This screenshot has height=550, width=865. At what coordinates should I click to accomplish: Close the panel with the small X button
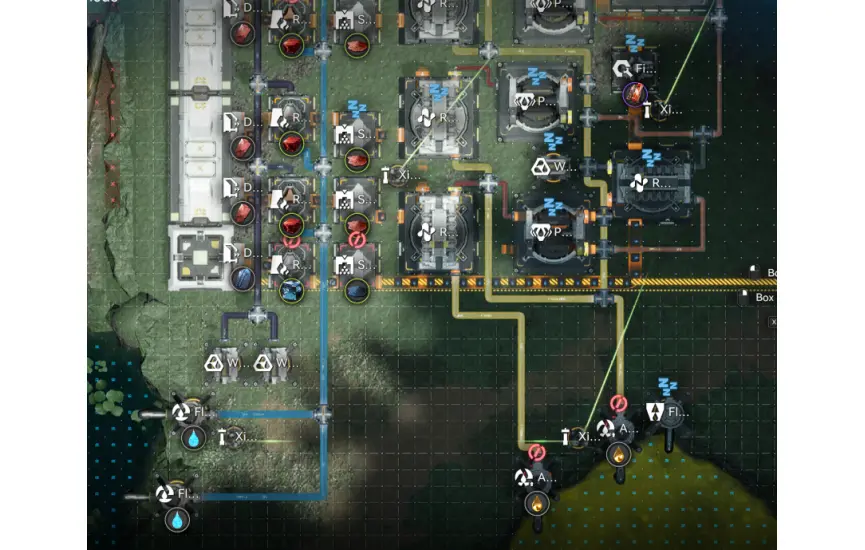click(772, 322)
